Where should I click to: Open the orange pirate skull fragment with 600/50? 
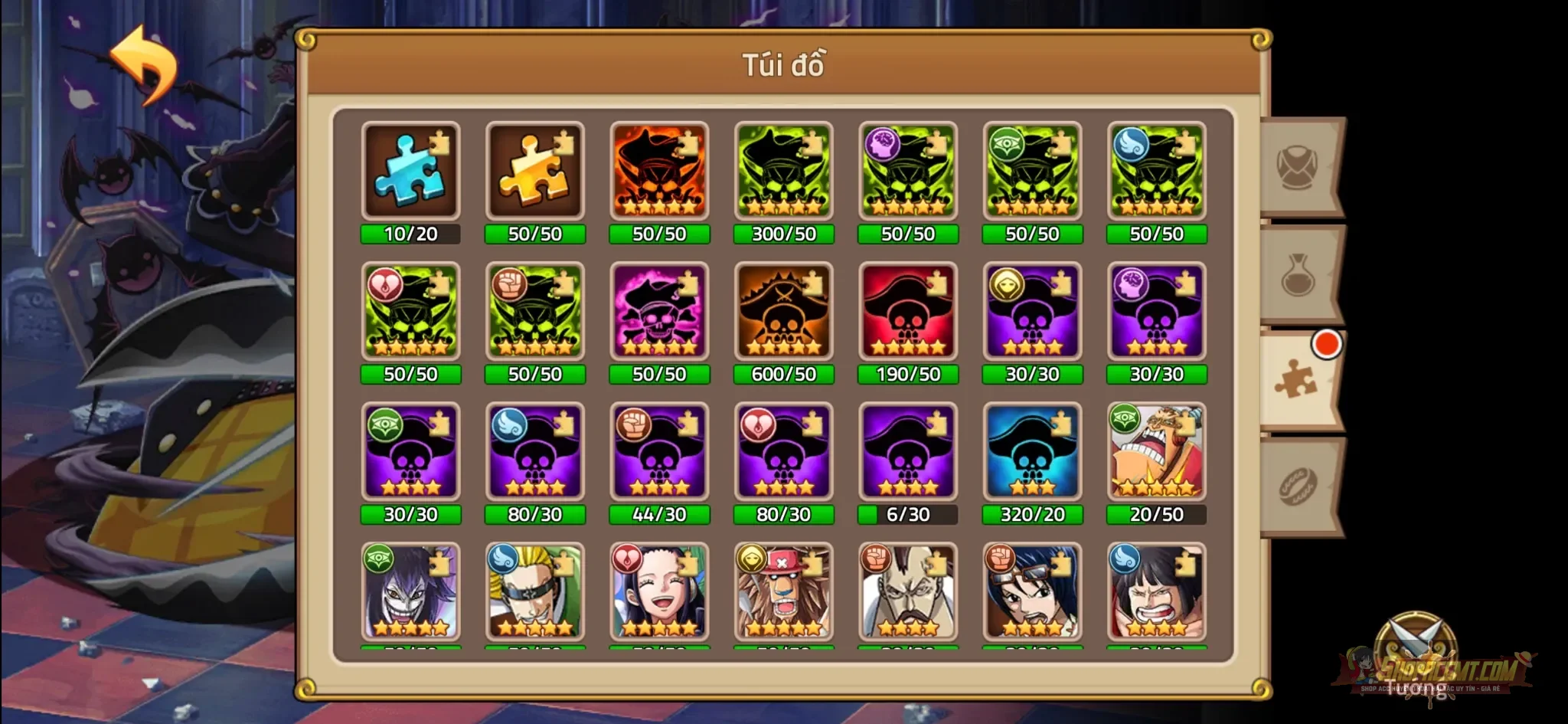pyautogui.click(x=783, y=312)
